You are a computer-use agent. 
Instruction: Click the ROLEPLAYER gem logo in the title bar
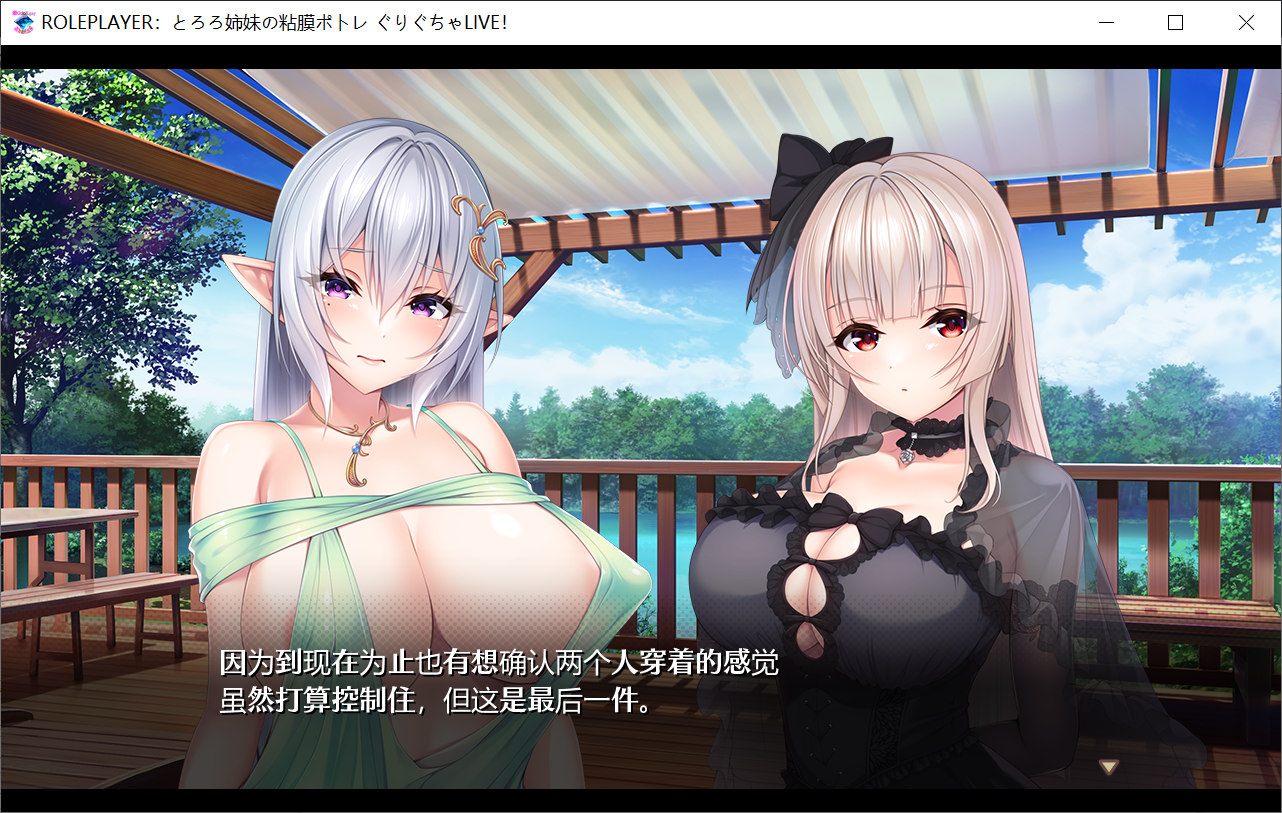(24, 22)
